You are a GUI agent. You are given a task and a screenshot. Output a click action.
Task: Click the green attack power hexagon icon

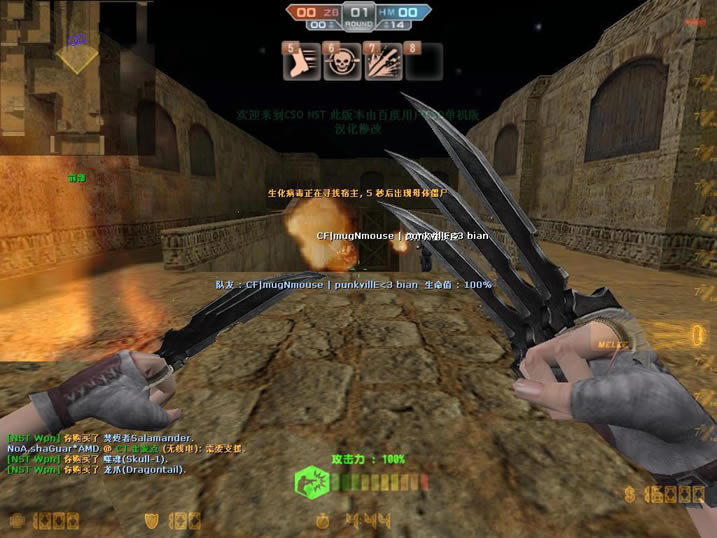(309, 484)
